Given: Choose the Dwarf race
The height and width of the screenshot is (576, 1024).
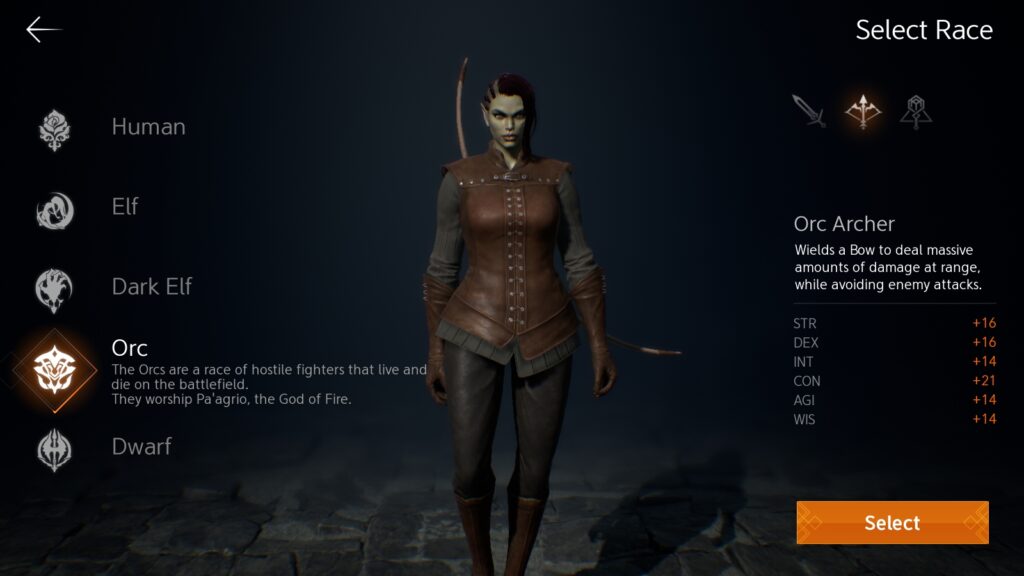Looking at the screenshot, I should [x=141, y=447].
